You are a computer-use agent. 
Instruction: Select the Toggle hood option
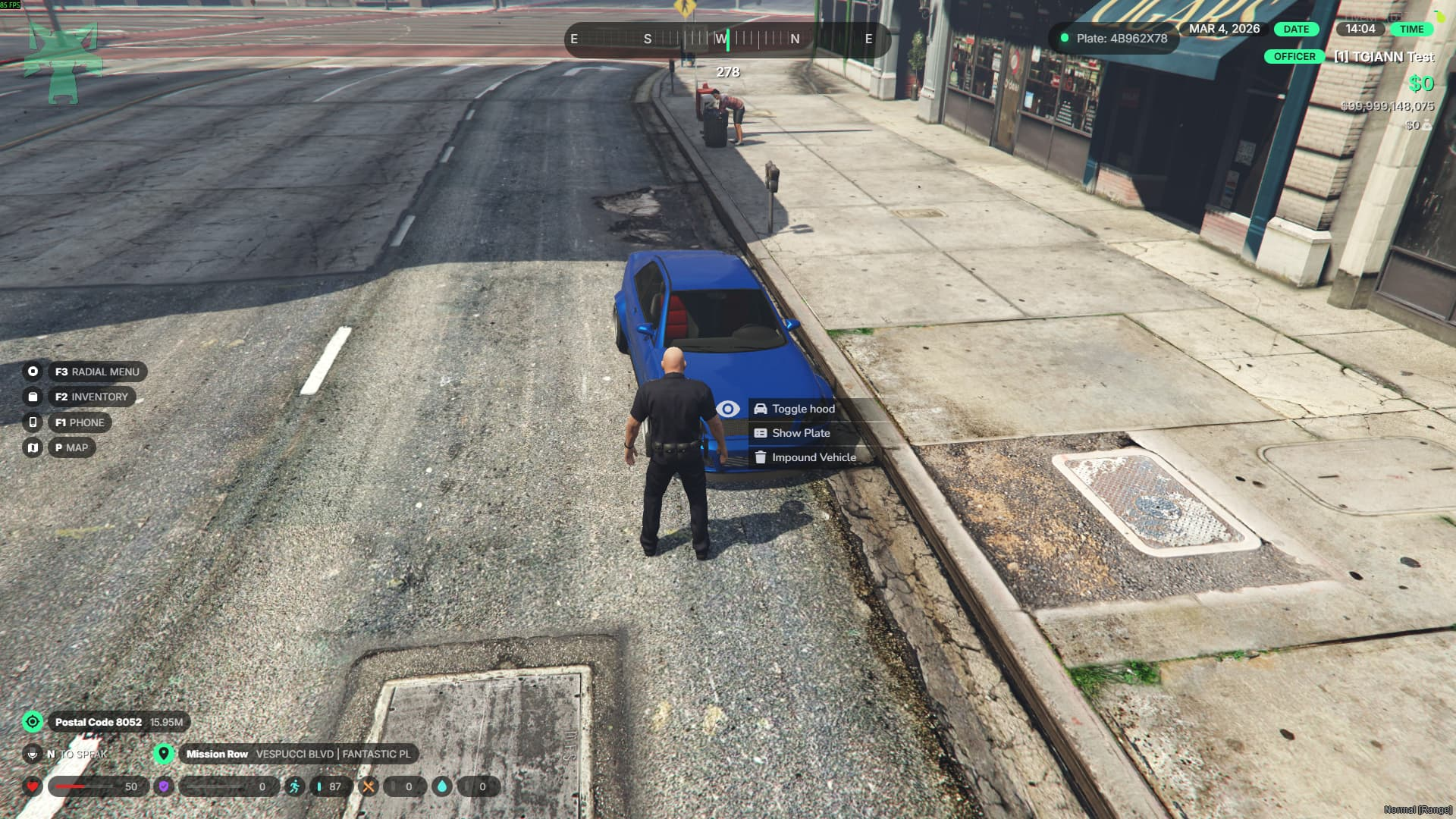point(802,409)
